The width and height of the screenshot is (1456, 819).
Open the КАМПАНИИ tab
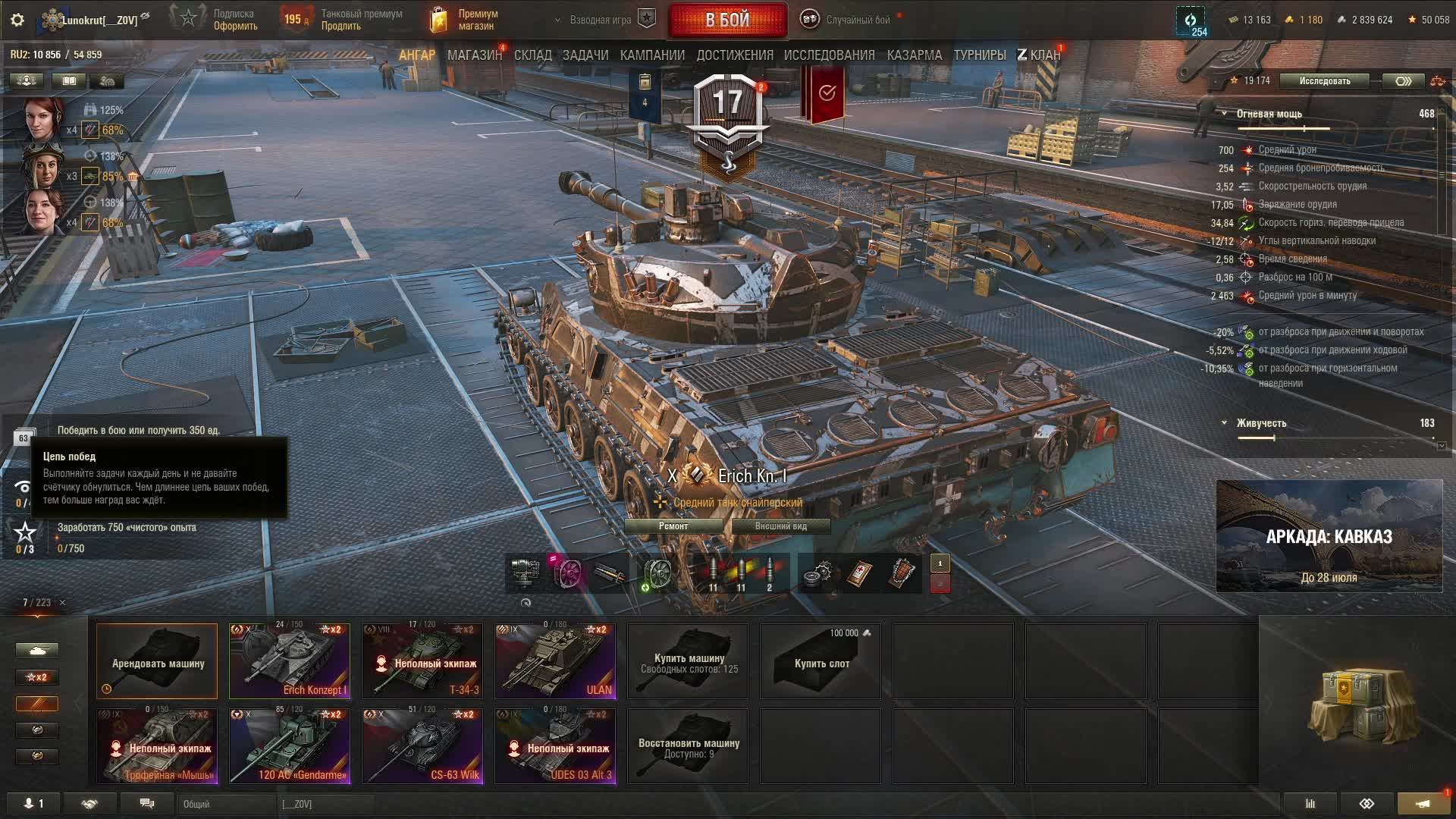tap(651, 55)
